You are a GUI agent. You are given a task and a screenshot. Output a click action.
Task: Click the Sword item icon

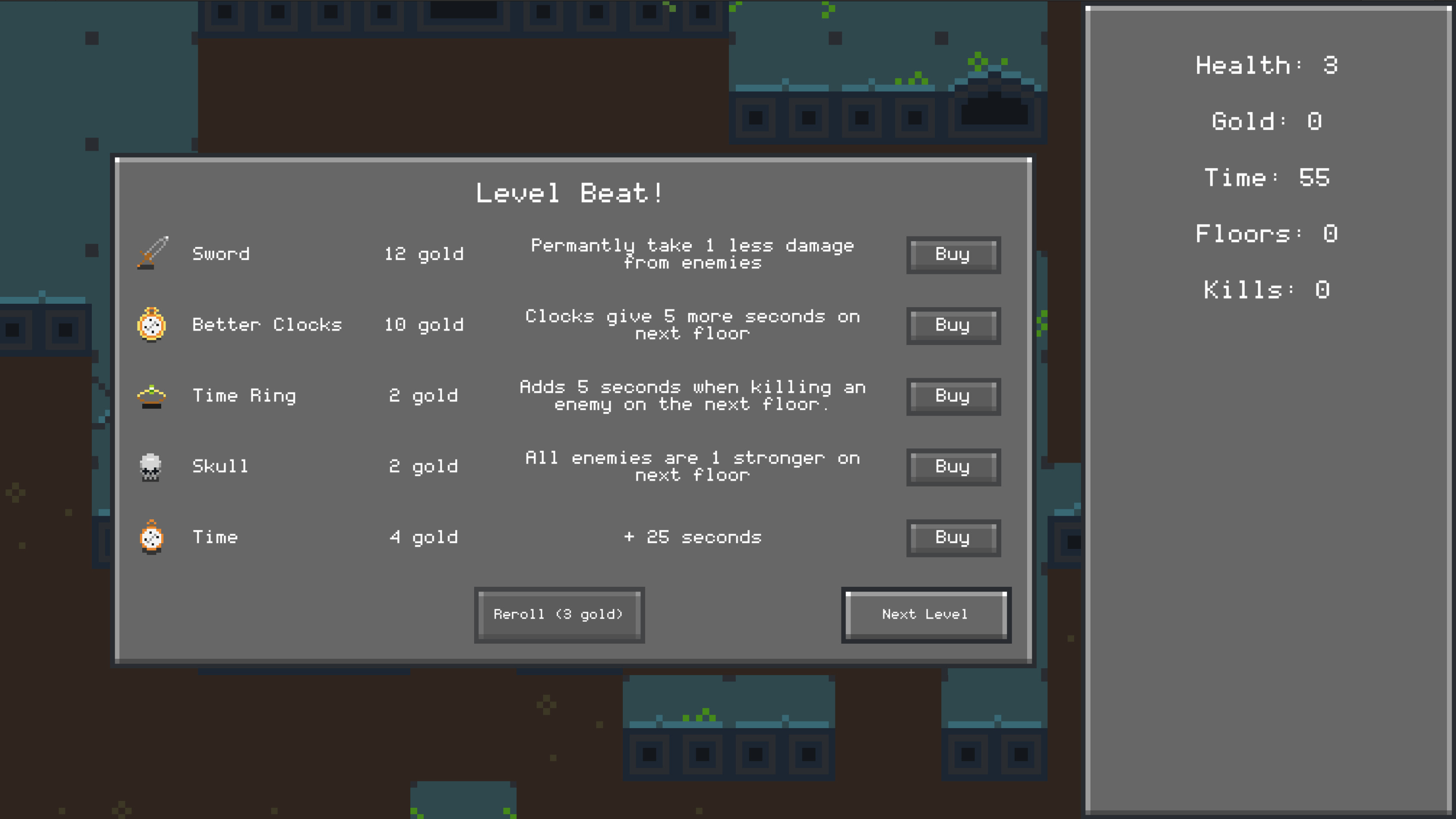click(x=151, y=253)
